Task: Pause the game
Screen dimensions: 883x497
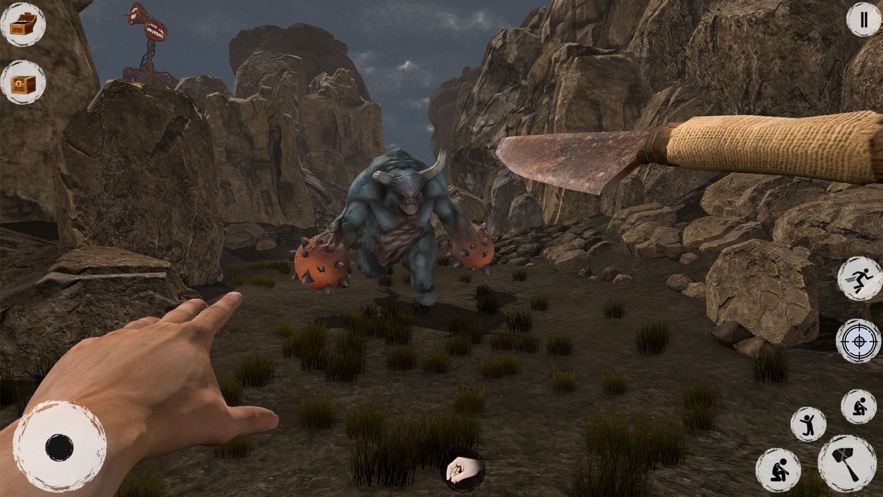Action: 863,19
